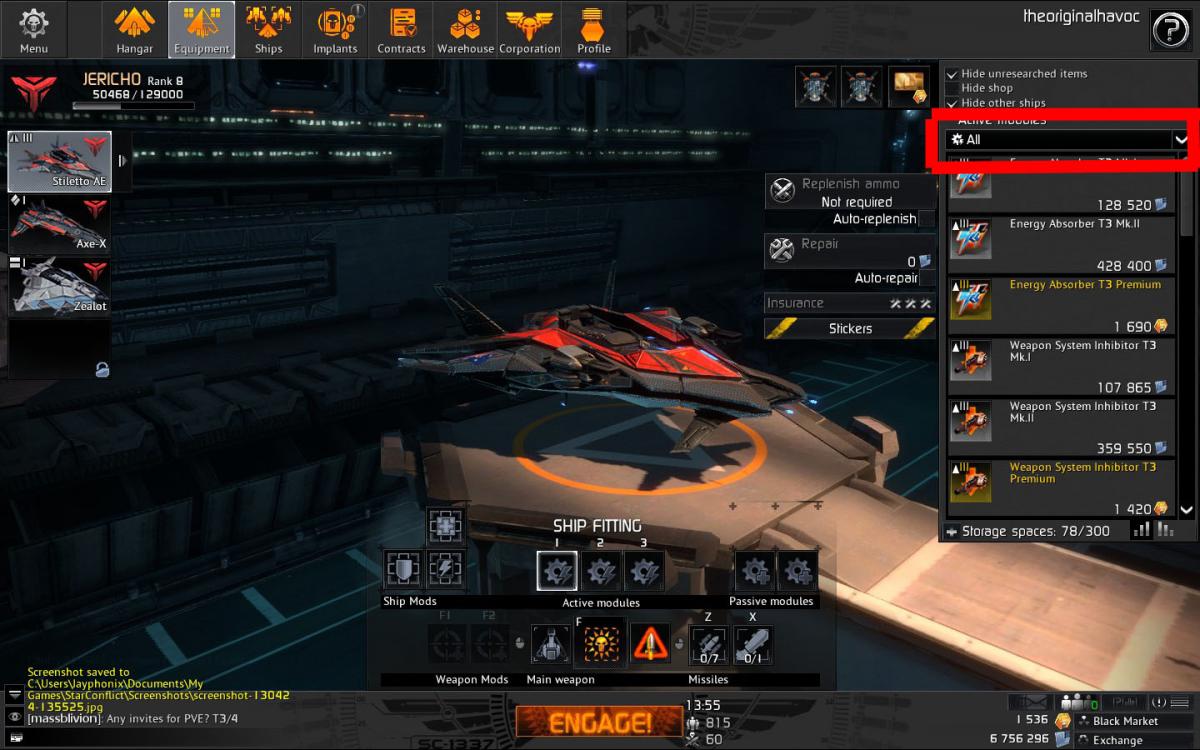Open the Ships tab
The width and height of the screenshot is (1200, 750).
click(x=268, y=30)
